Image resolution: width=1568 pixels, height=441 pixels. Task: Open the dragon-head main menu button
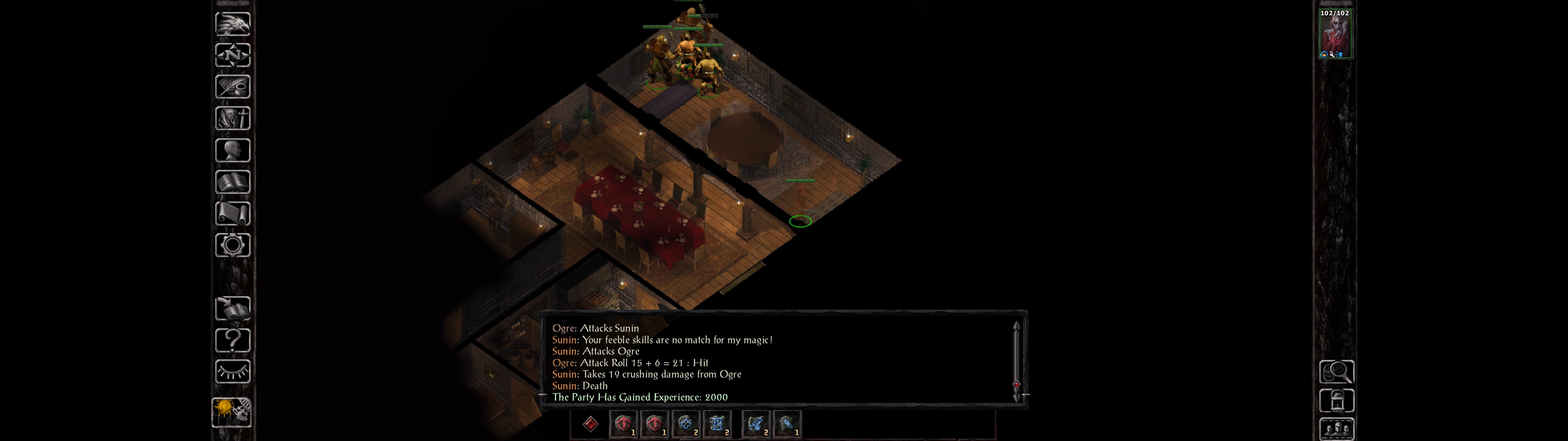click(232, 24)
